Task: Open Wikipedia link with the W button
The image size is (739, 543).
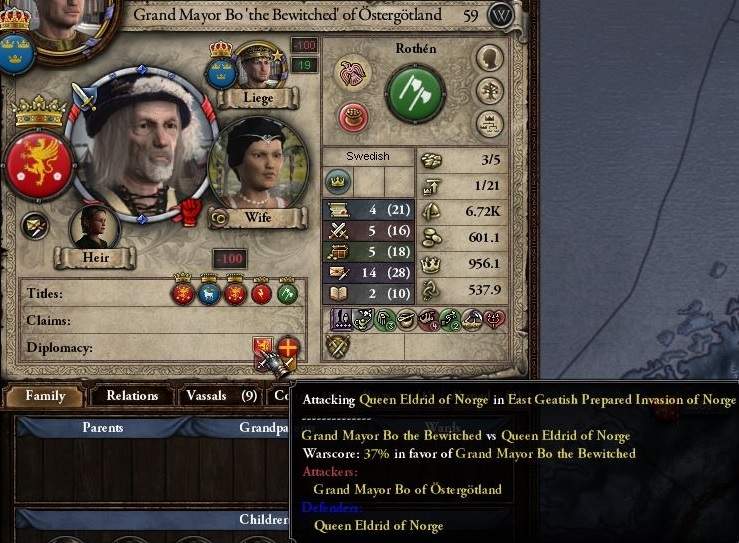Action: 503,16
